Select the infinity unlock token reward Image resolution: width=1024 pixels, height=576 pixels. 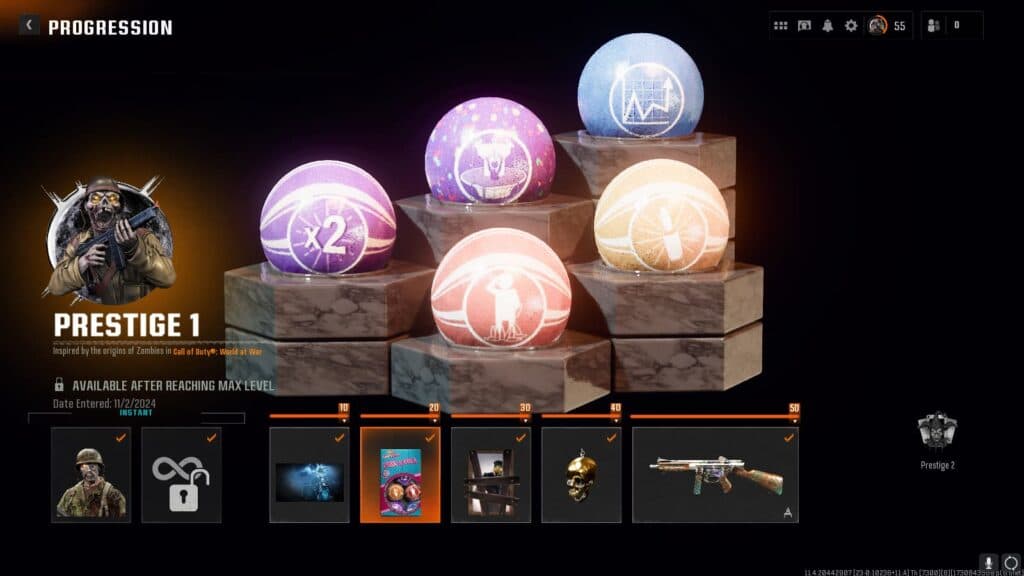(x=181, y=475)
